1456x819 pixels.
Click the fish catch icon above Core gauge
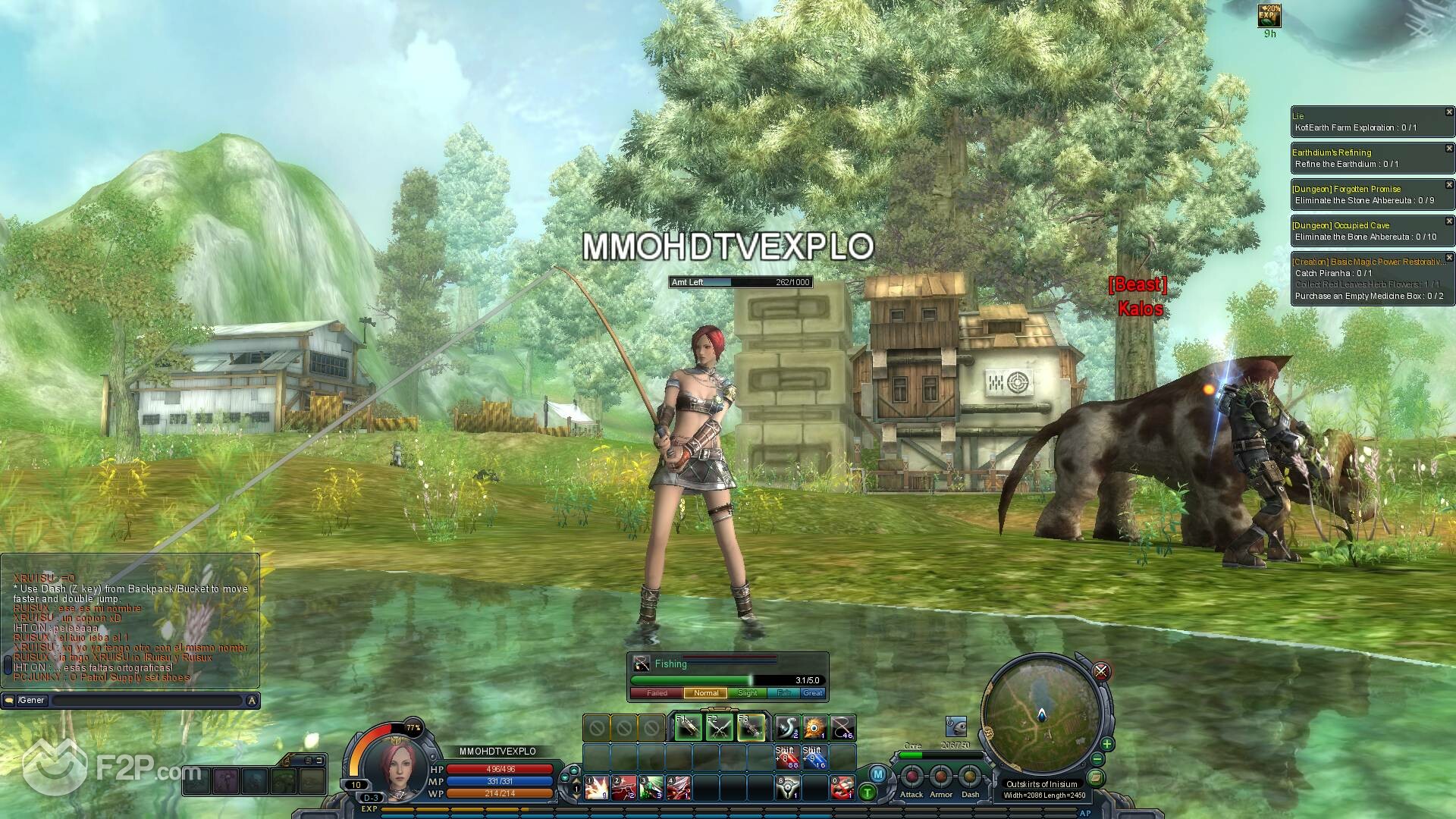[955, 726]
